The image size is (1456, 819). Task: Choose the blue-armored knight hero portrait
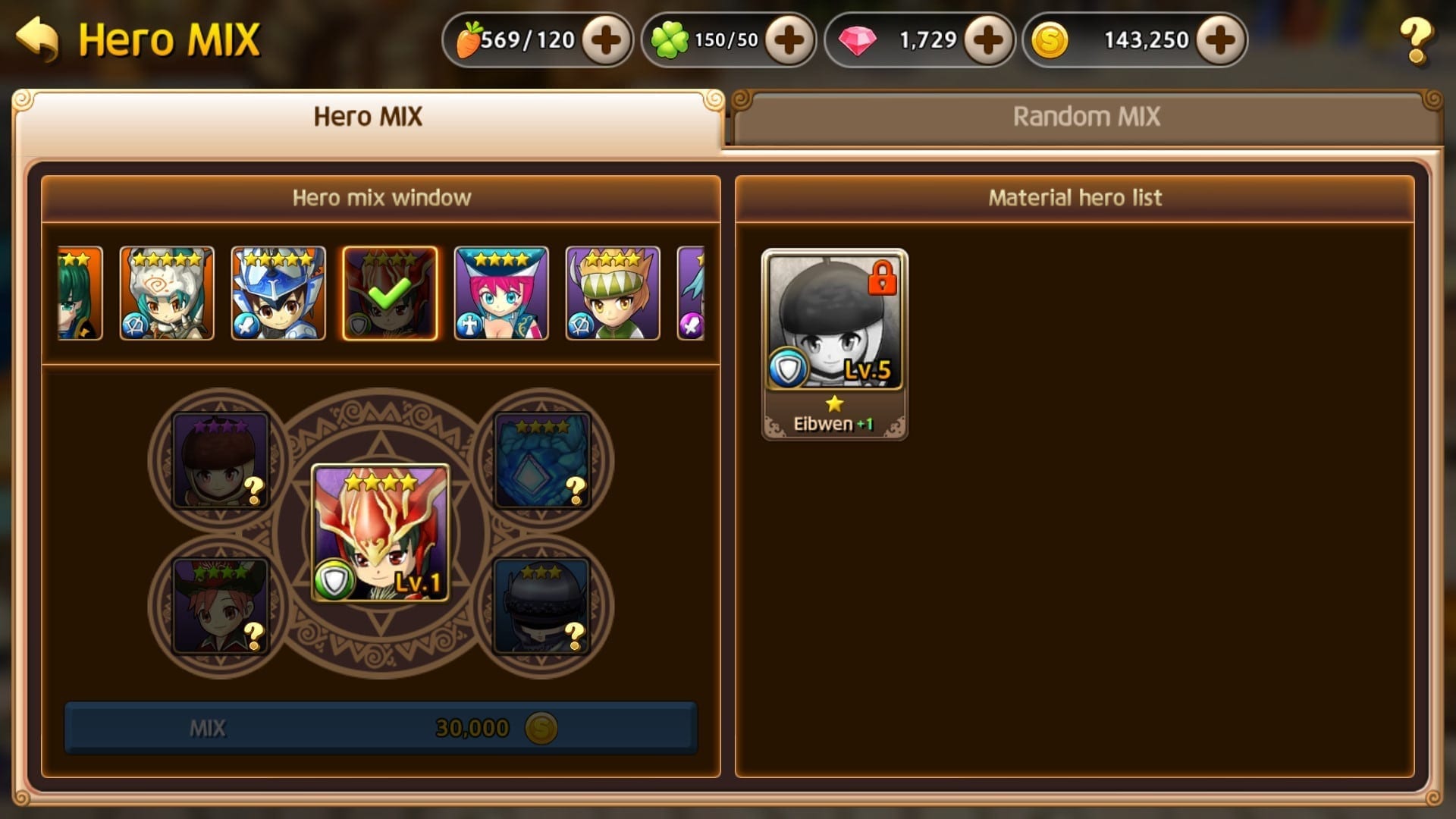[278, 293]
